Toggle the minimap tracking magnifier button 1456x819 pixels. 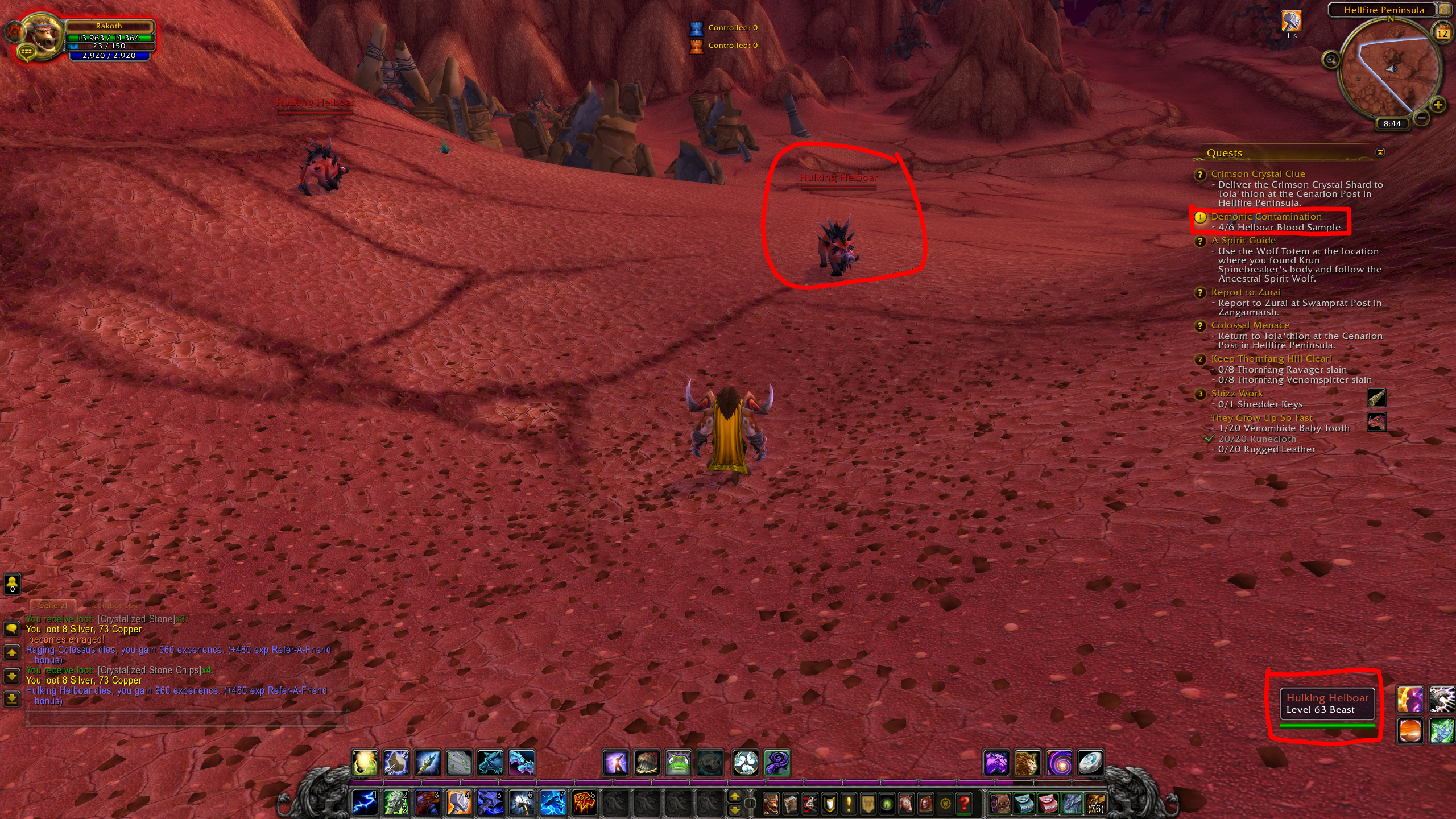(x=1331, y=59)
